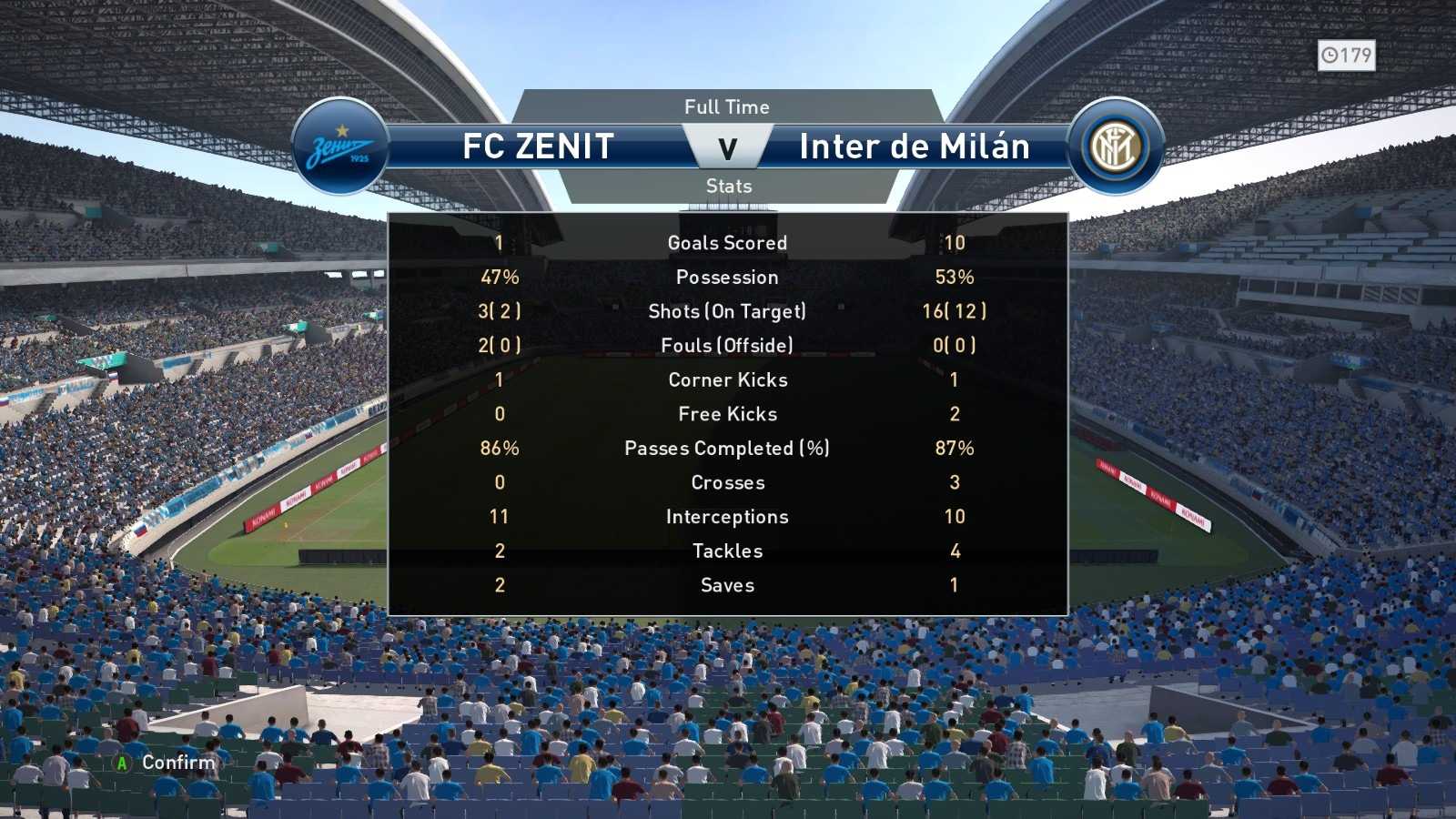Screen dimensions: 1456x819
Task: Select the Saves stat row
Action: coord(728,585)
